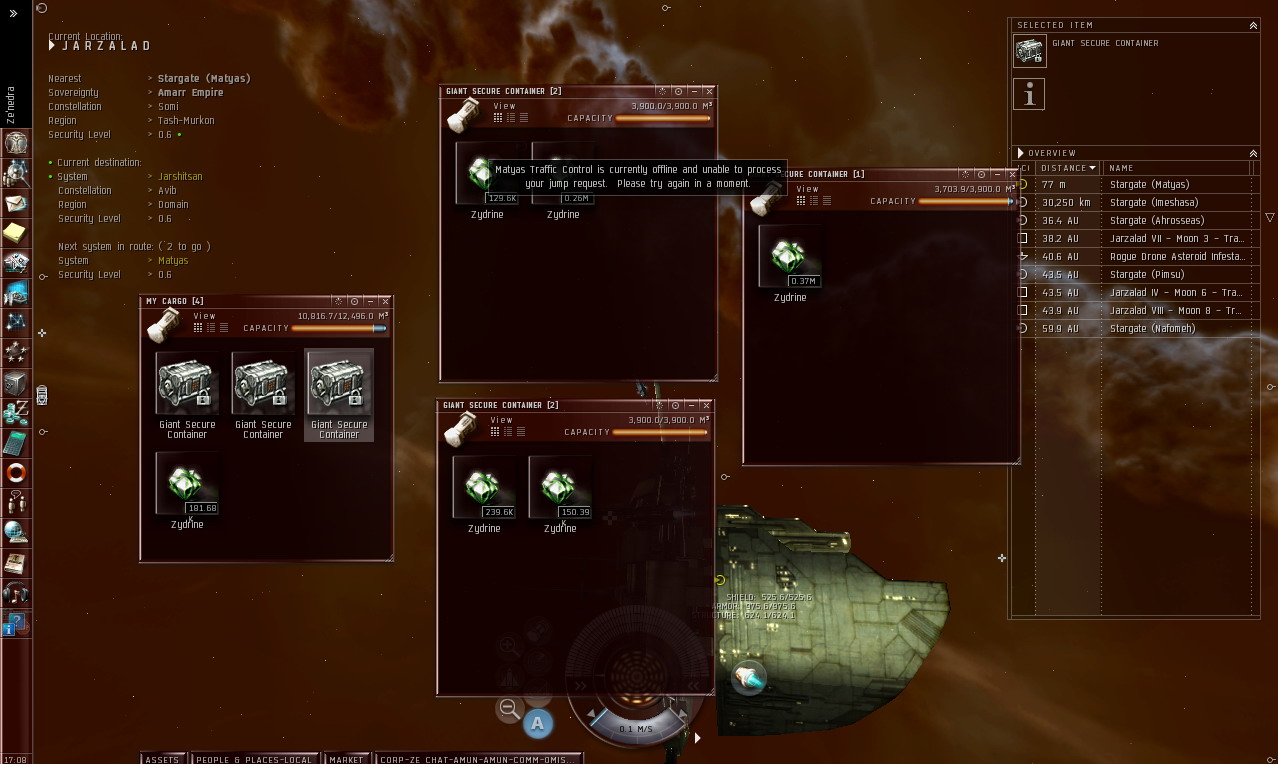Pick the Zydrine stack labeled 129.6K
Viewport: 1278px width, 764px height.
[x=486, y=174]
